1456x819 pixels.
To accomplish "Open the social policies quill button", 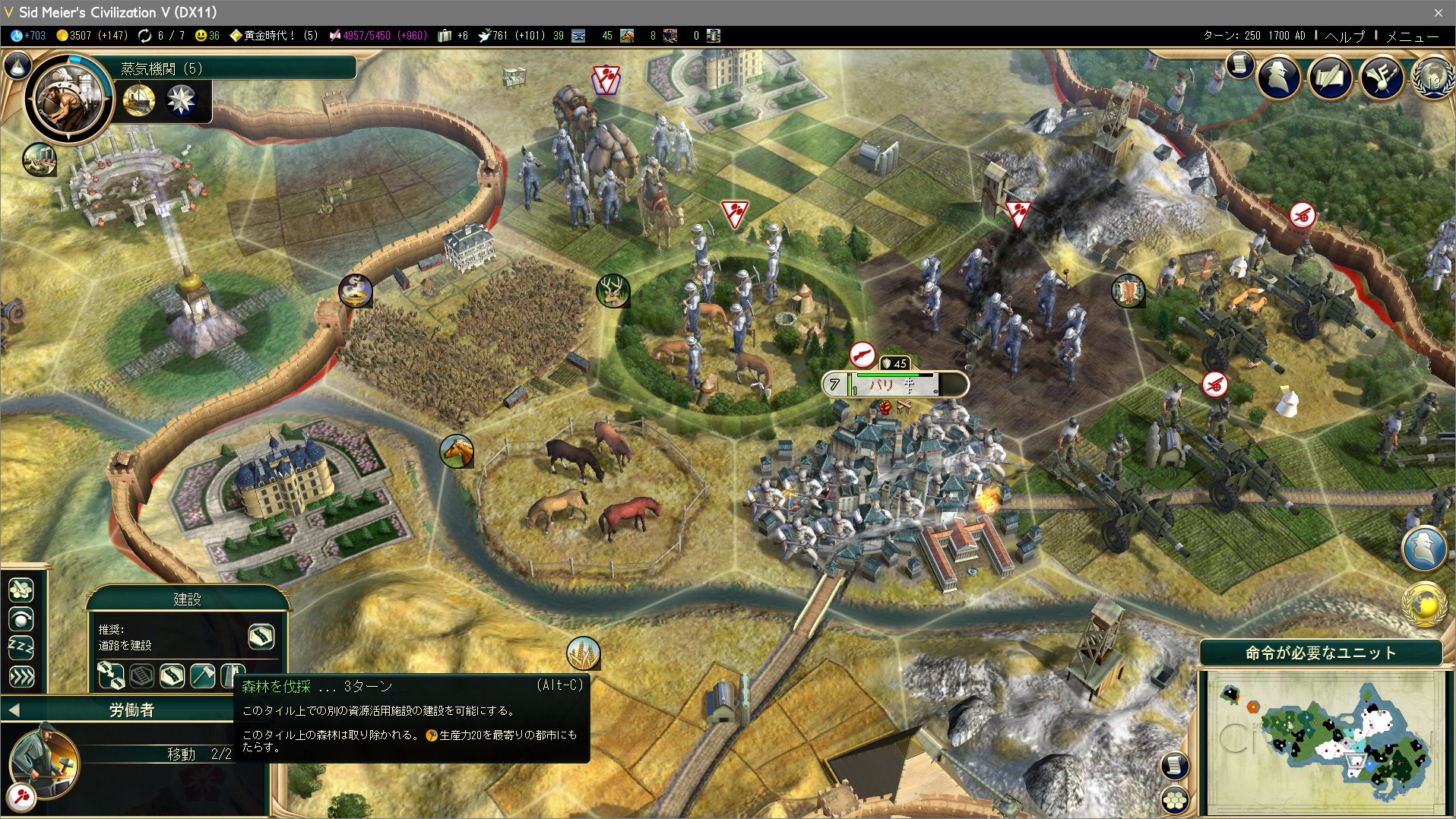I will tap(1330, 76).
